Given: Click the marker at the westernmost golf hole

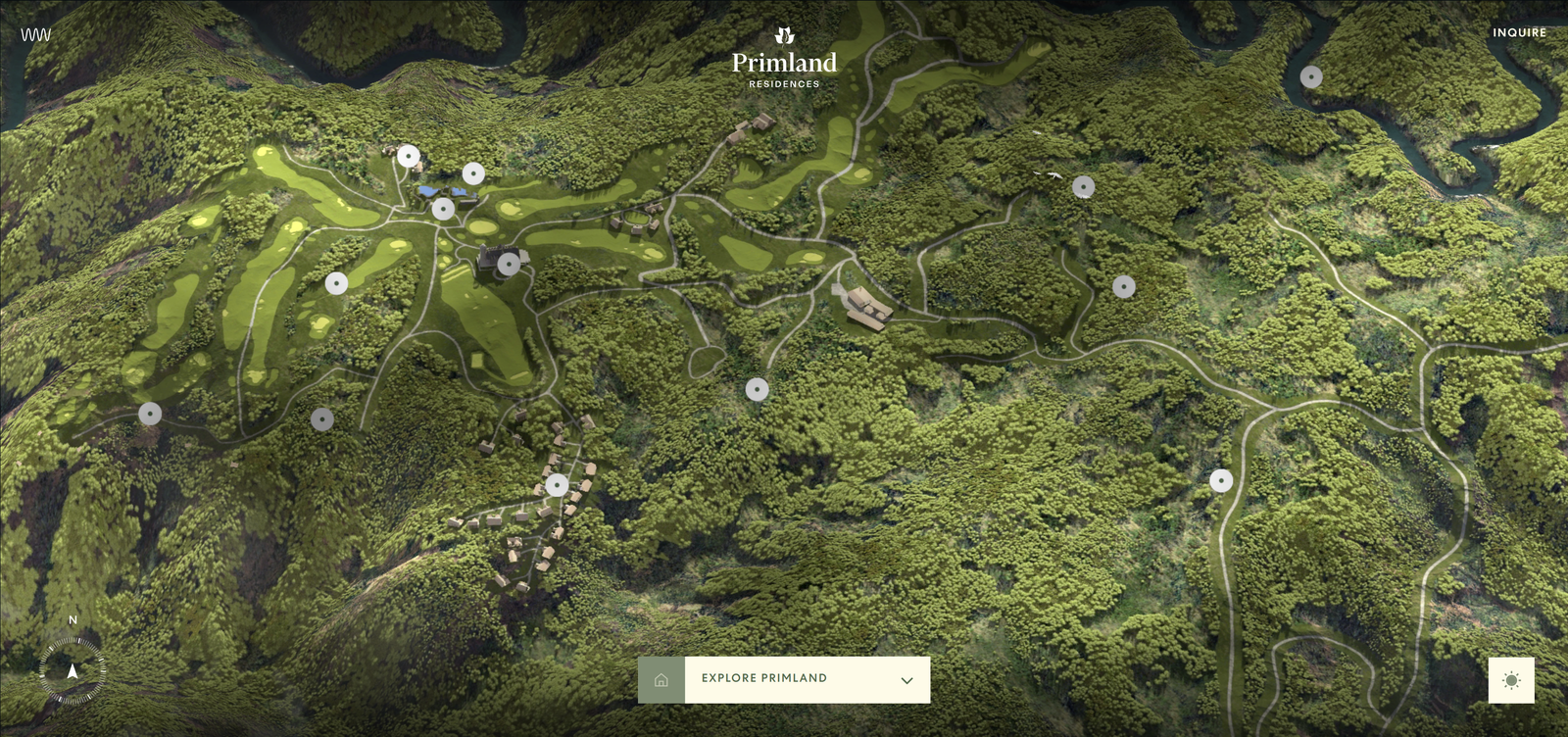Looking at the screenshot, I should pos(148,414).
